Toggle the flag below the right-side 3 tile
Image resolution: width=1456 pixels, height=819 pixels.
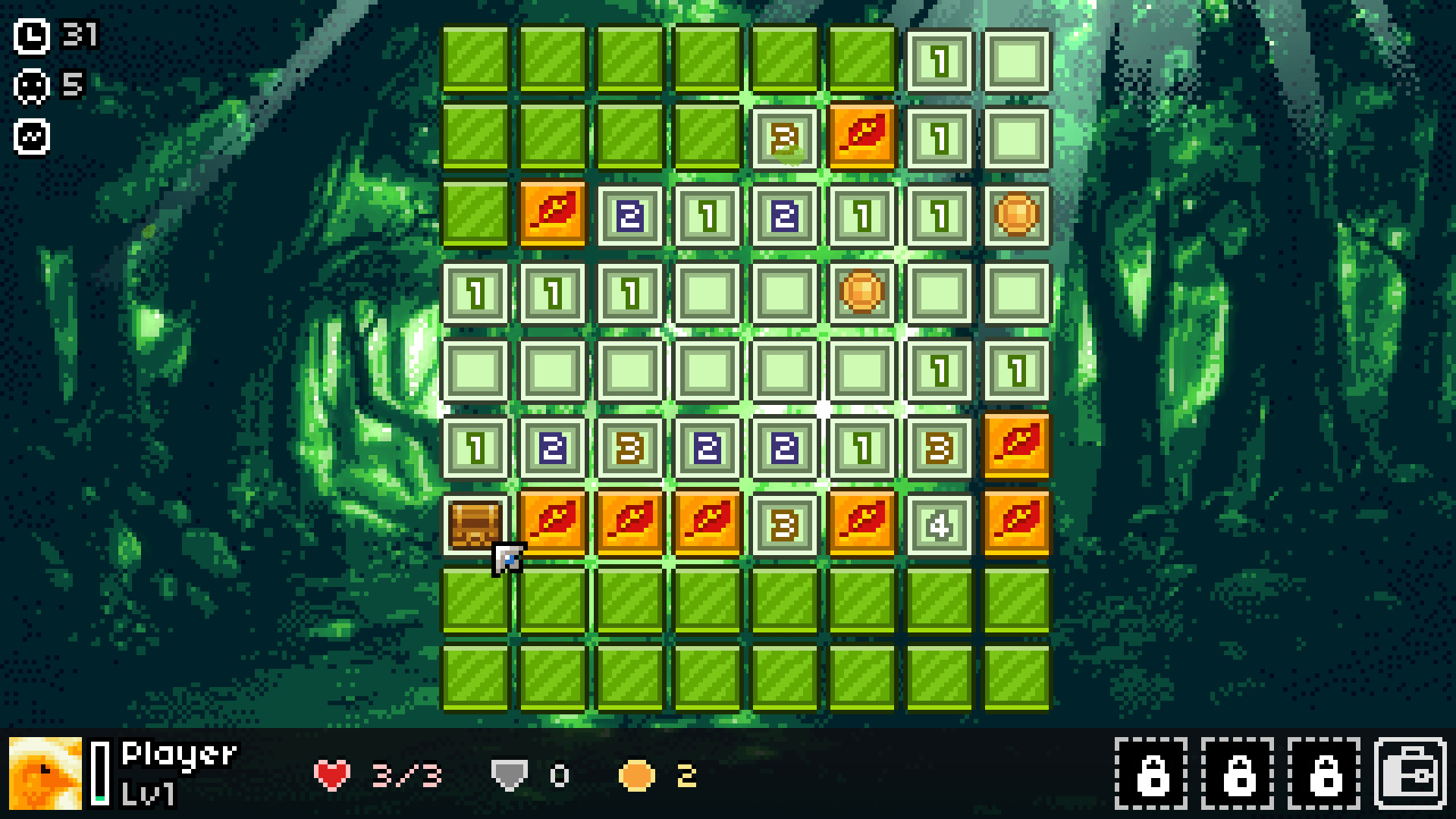pyautogui.click(x=1016, y=522)
